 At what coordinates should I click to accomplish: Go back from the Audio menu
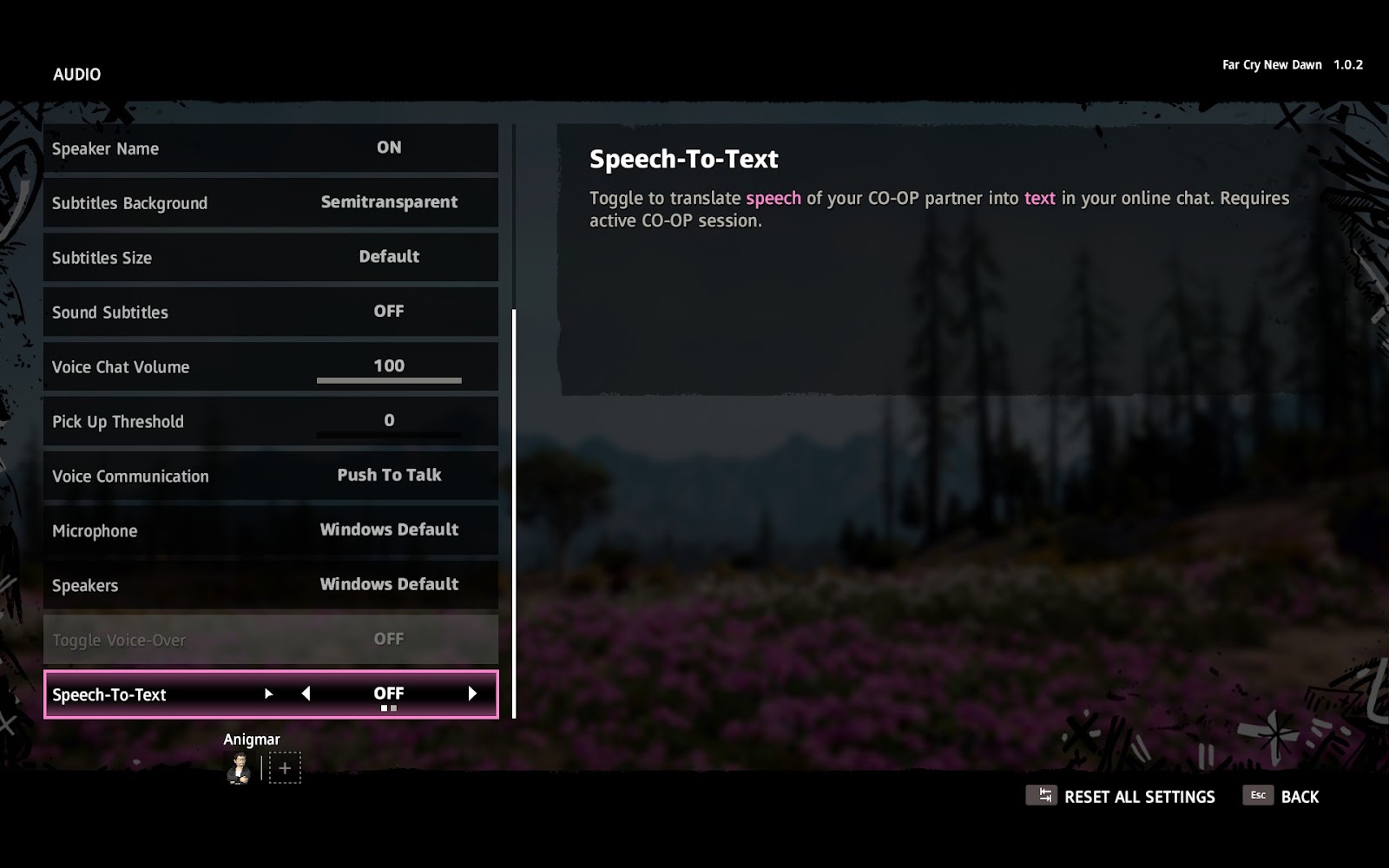(x=1281, y=797)
